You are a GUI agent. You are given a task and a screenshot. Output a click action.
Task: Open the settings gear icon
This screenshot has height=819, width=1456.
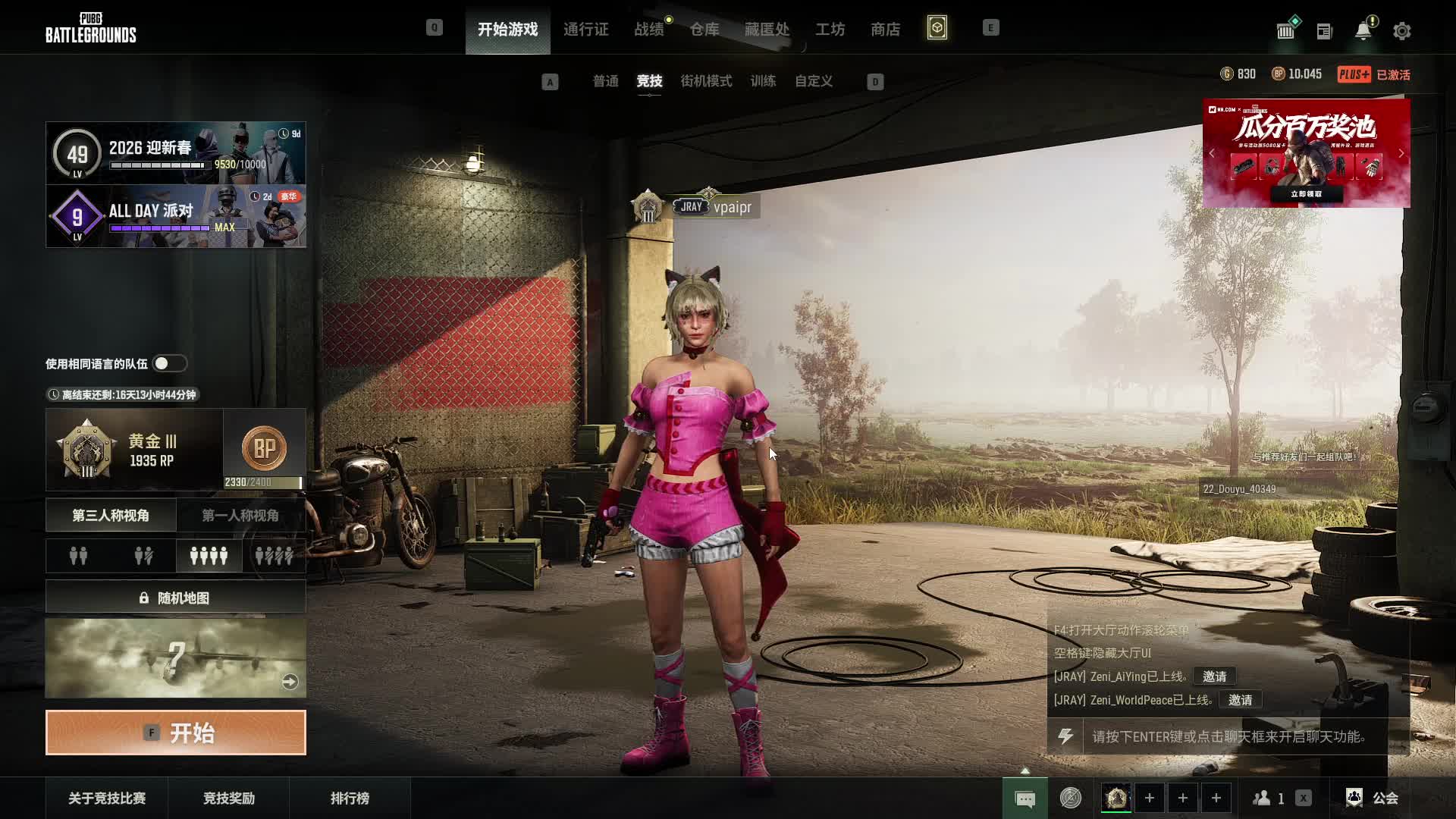(x=1401, y=31)
